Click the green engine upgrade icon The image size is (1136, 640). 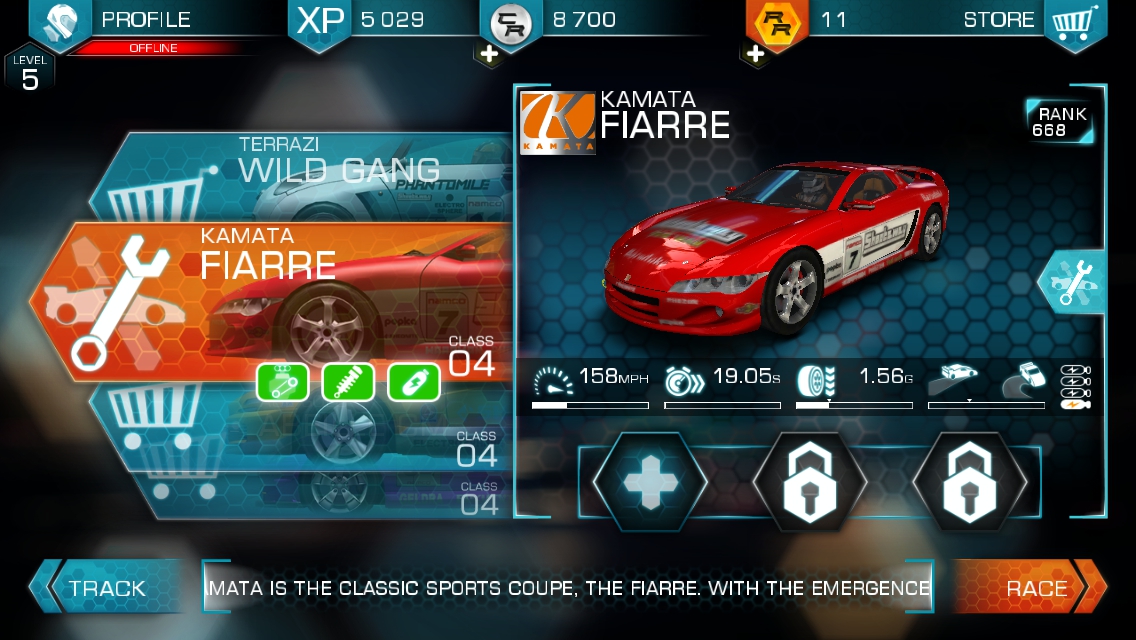(x=281, y=383)
